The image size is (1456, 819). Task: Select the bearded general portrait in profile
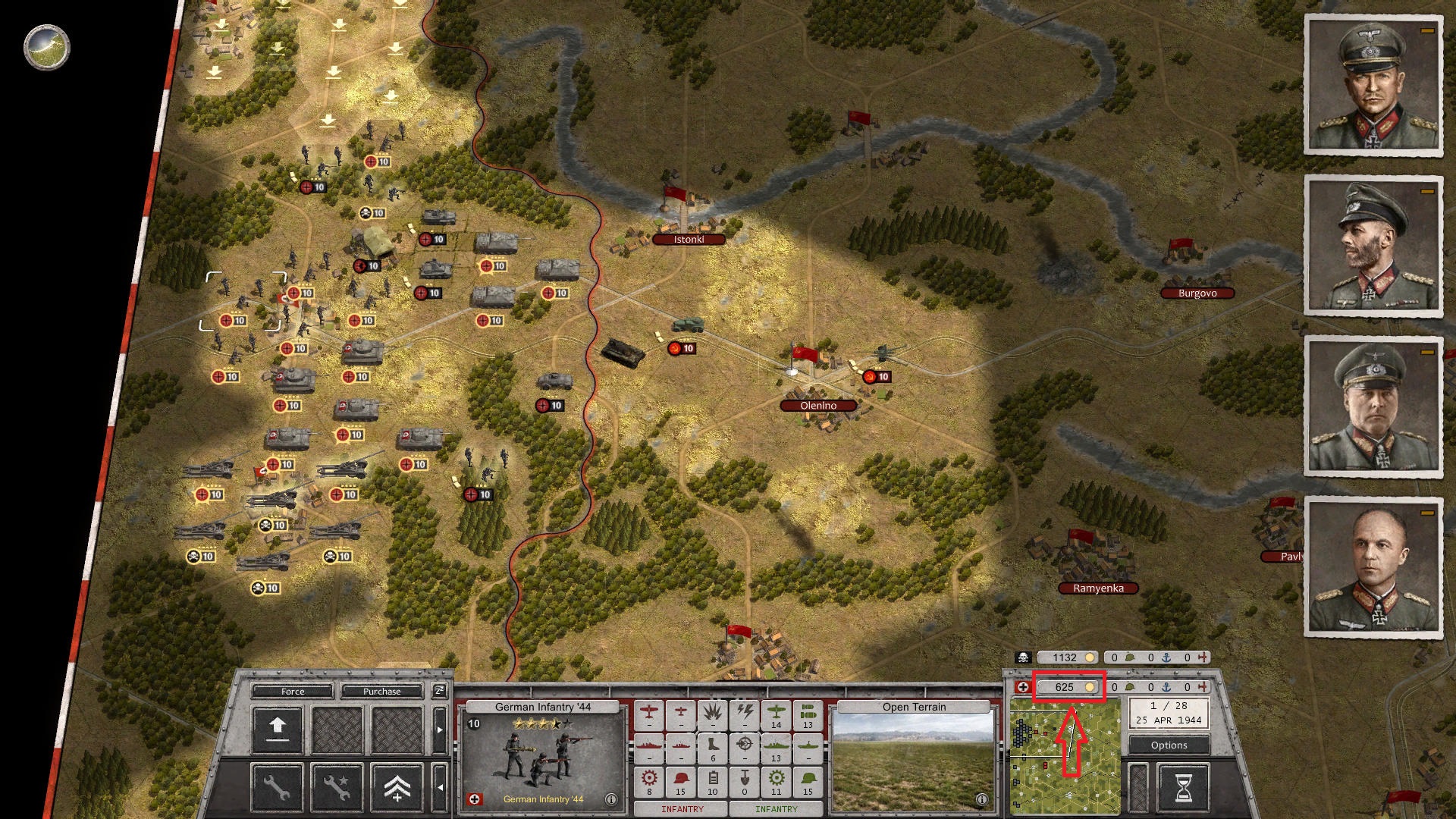(x=1373, y=246)
